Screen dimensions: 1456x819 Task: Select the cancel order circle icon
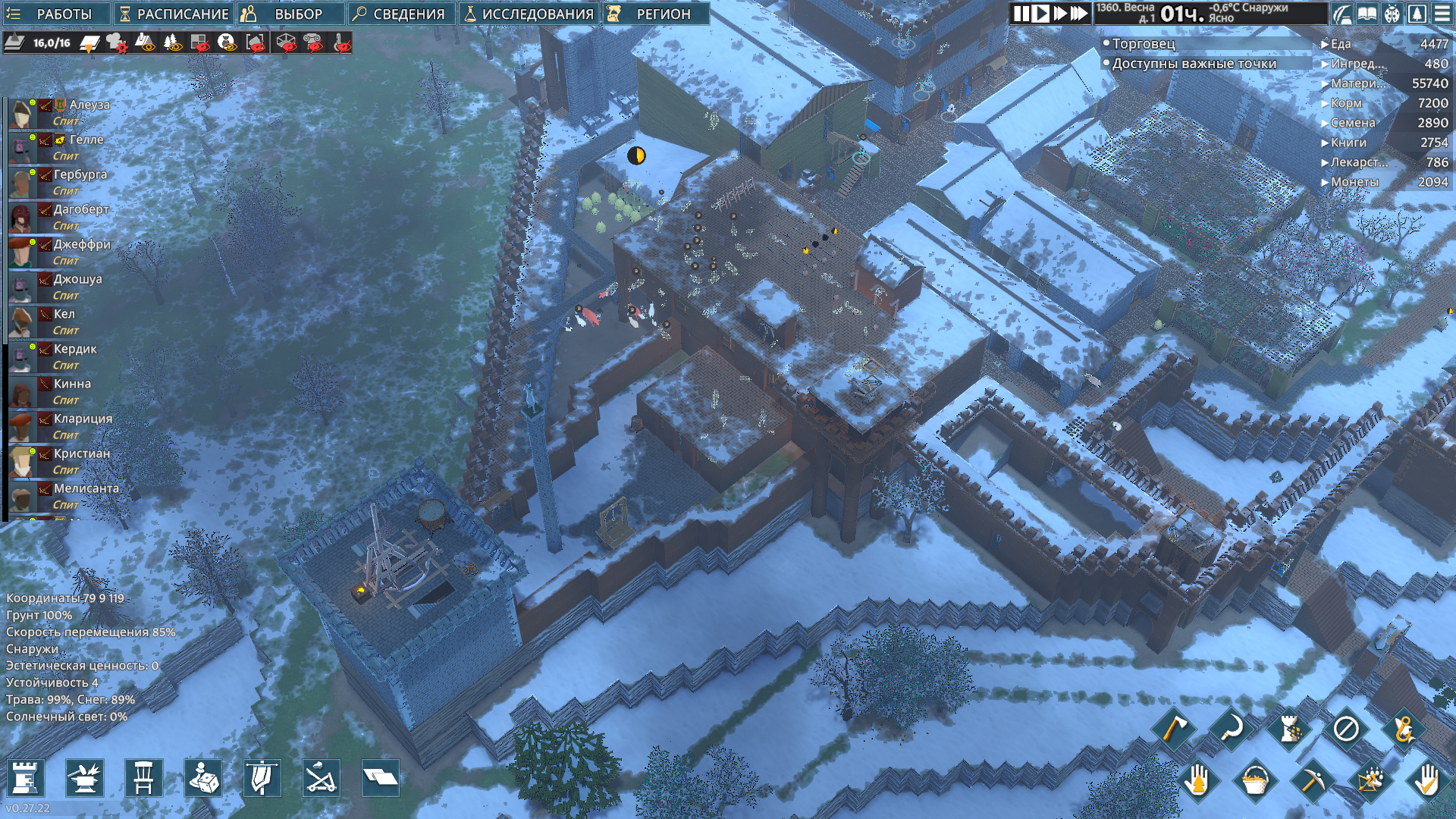point(1346,730)
